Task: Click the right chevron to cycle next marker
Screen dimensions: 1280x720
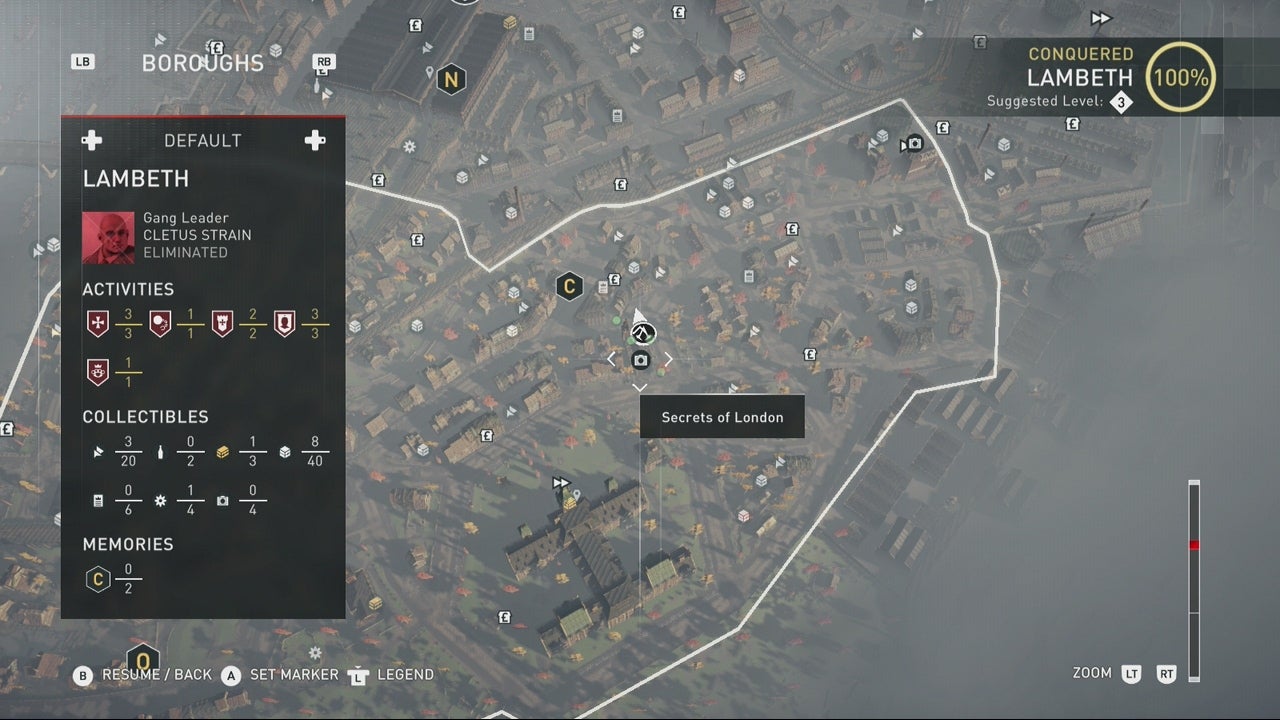Action: 668,358
